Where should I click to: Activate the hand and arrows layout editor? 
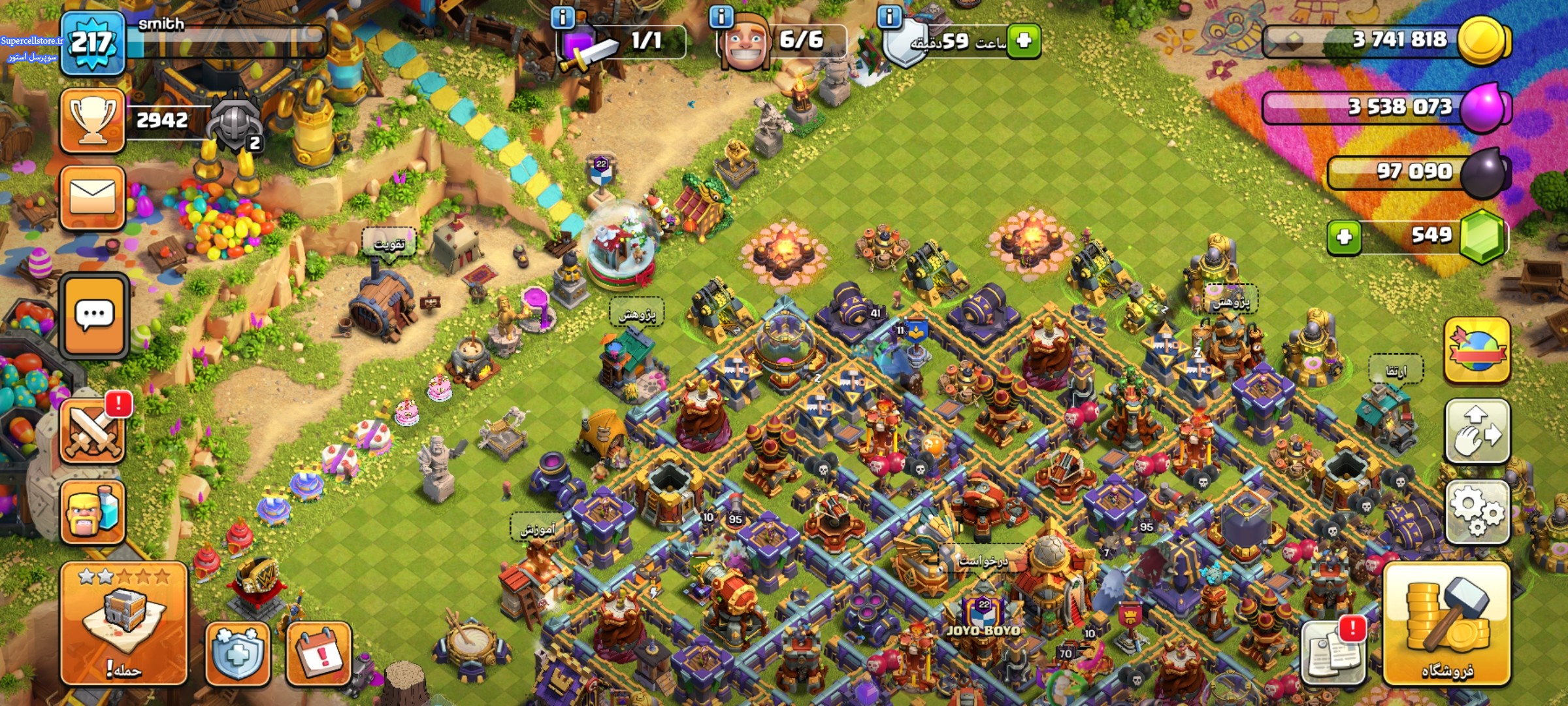[x=1477, y=431]
